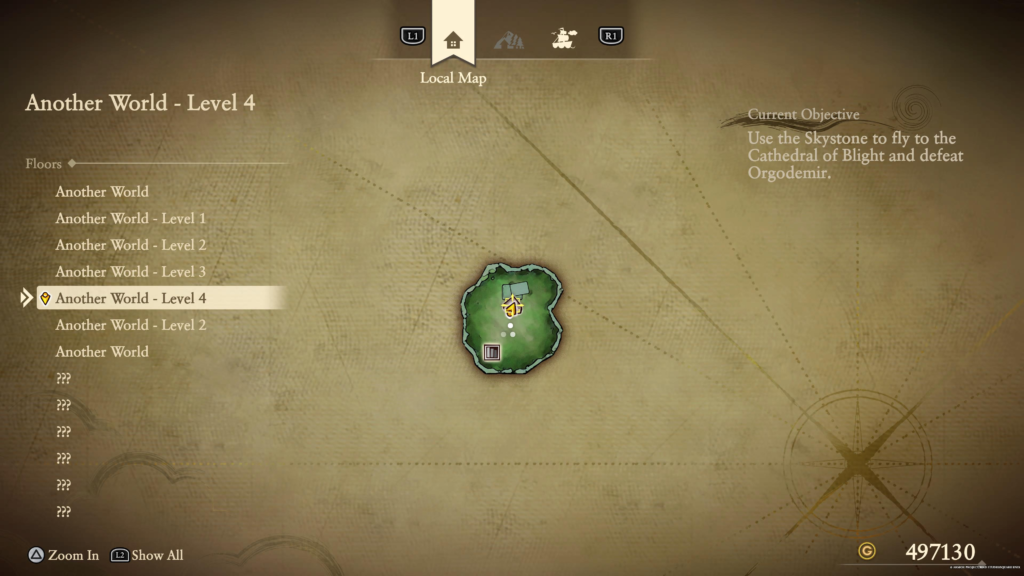Choose Another World - Level 3 in the floor list
The image size is (1024, 576).
(130, 271)
